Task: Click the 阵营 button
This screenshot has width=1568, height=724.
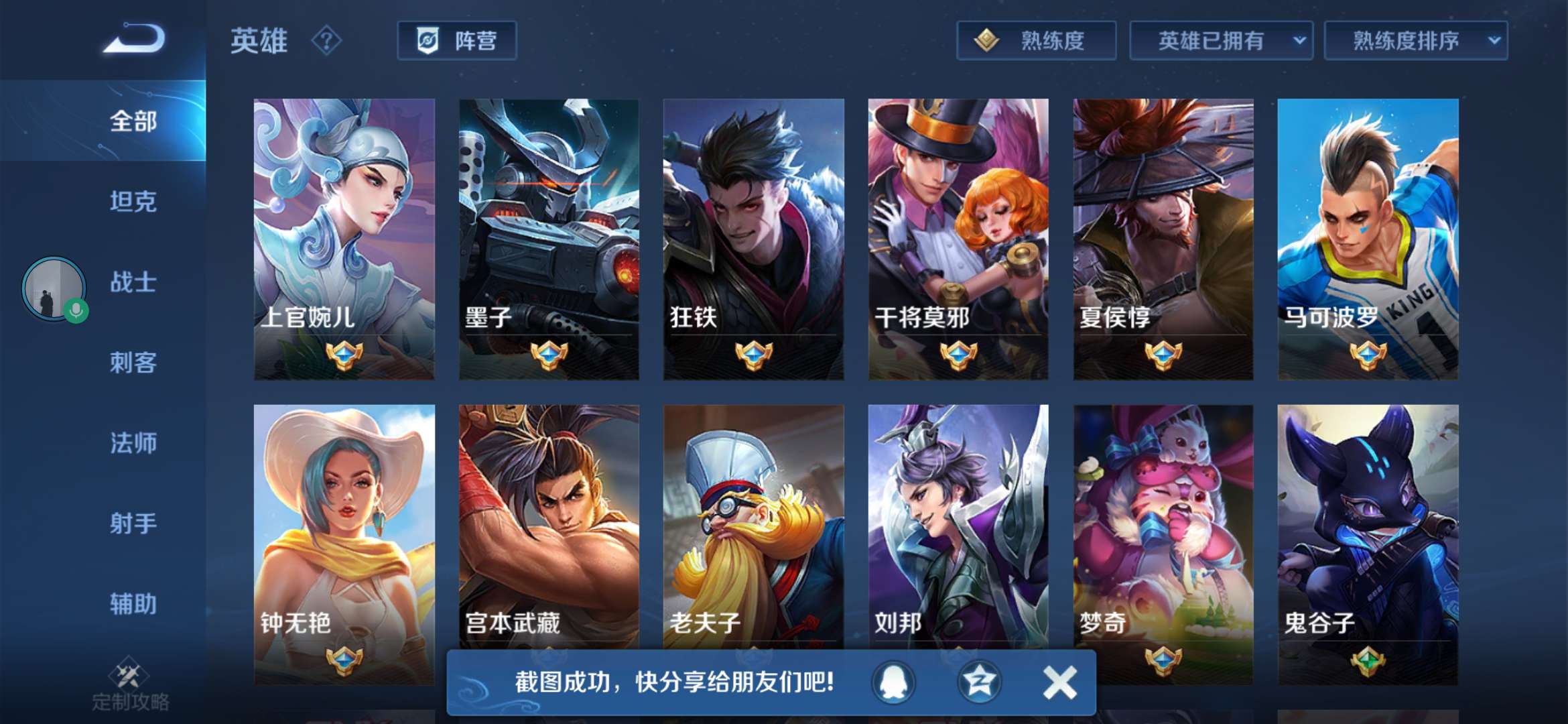Action: [x=458, y=40]
